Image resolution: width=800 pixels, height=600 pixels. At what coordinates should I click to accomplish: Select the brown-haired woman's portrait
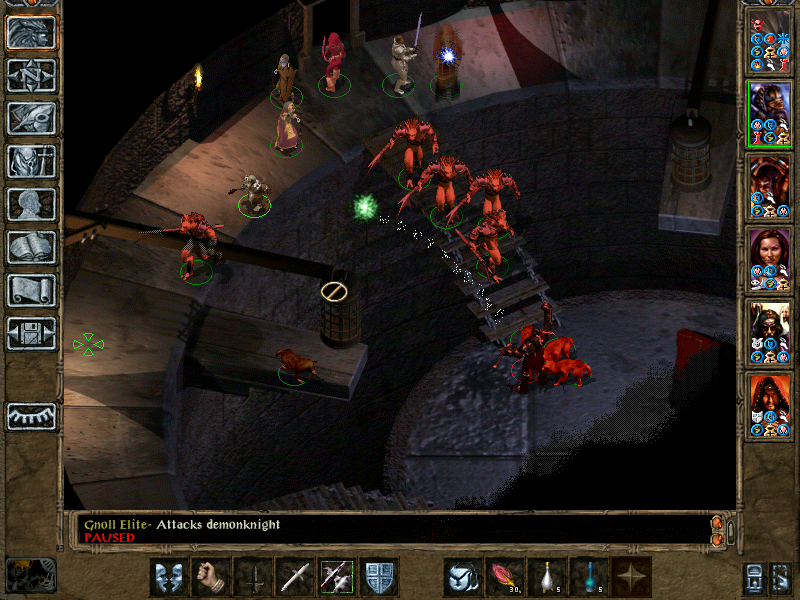770,260
